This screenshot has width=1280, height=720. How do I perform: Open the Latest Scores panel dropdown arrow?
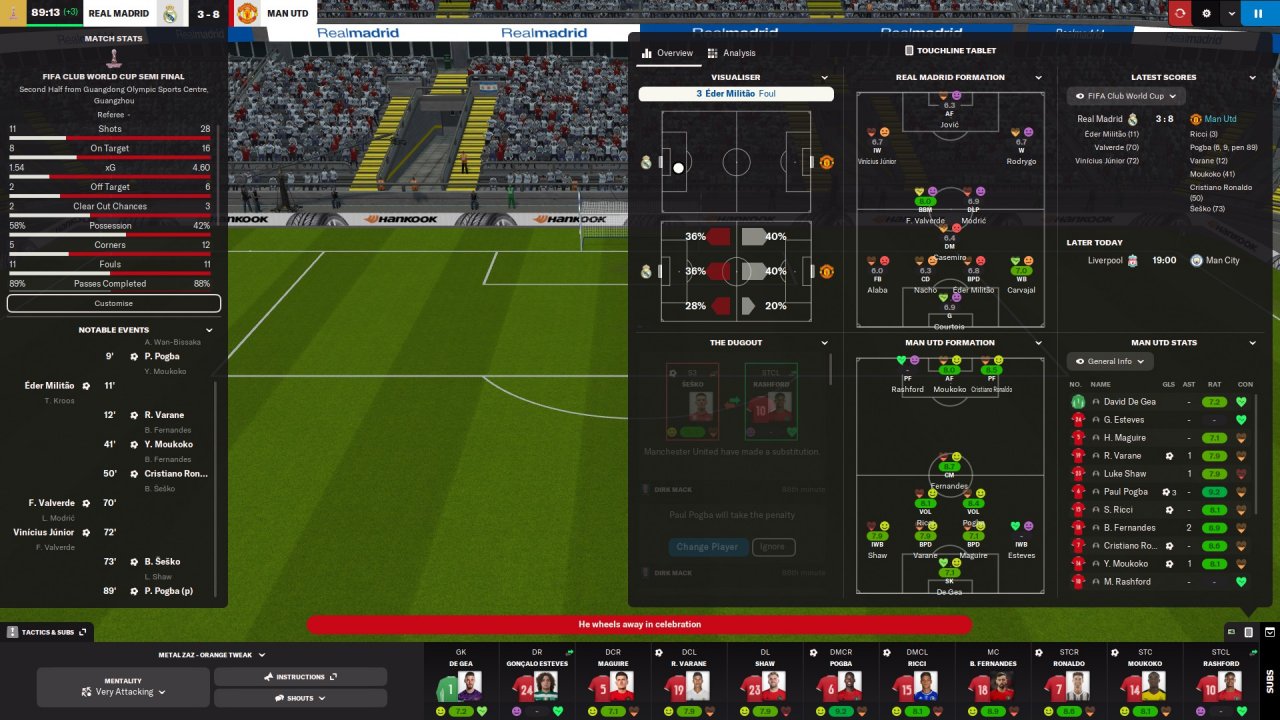[x=1252, y=77]
